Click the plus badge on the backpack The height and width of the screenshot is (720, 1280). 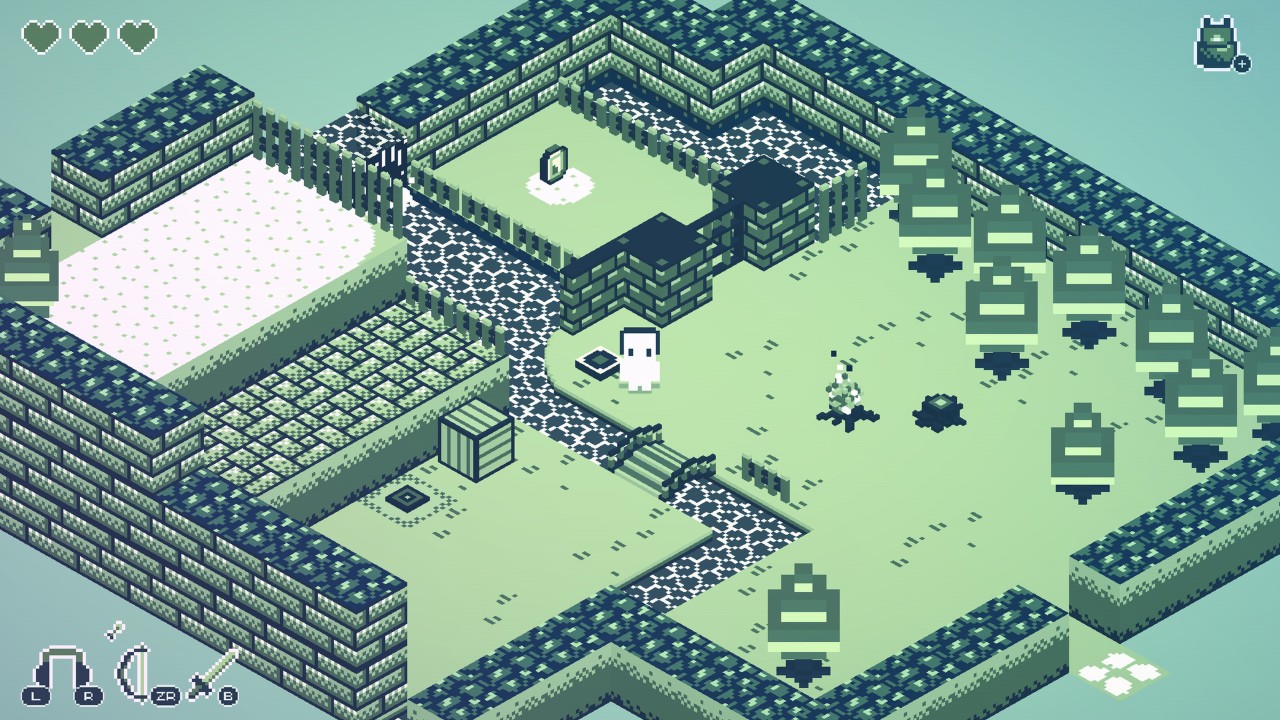[x=1241, y=64]
